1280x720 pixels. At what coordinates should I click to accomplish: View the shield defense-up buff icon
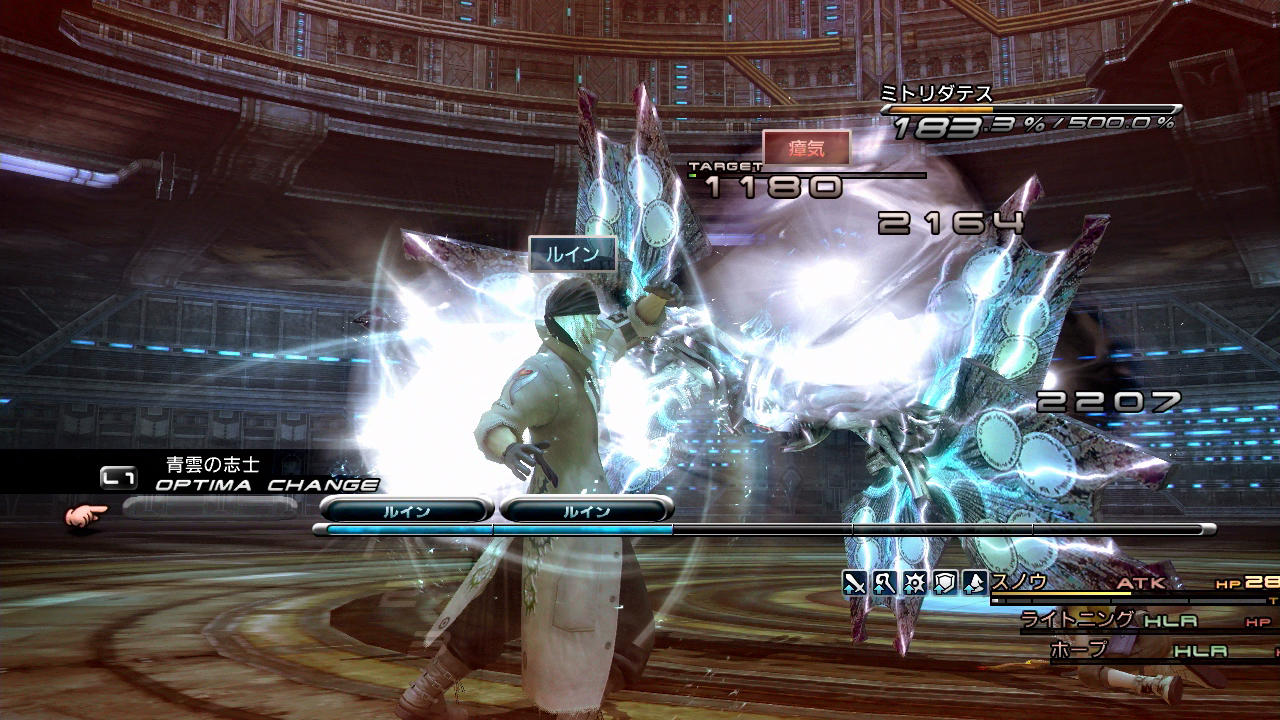point(945,582)
